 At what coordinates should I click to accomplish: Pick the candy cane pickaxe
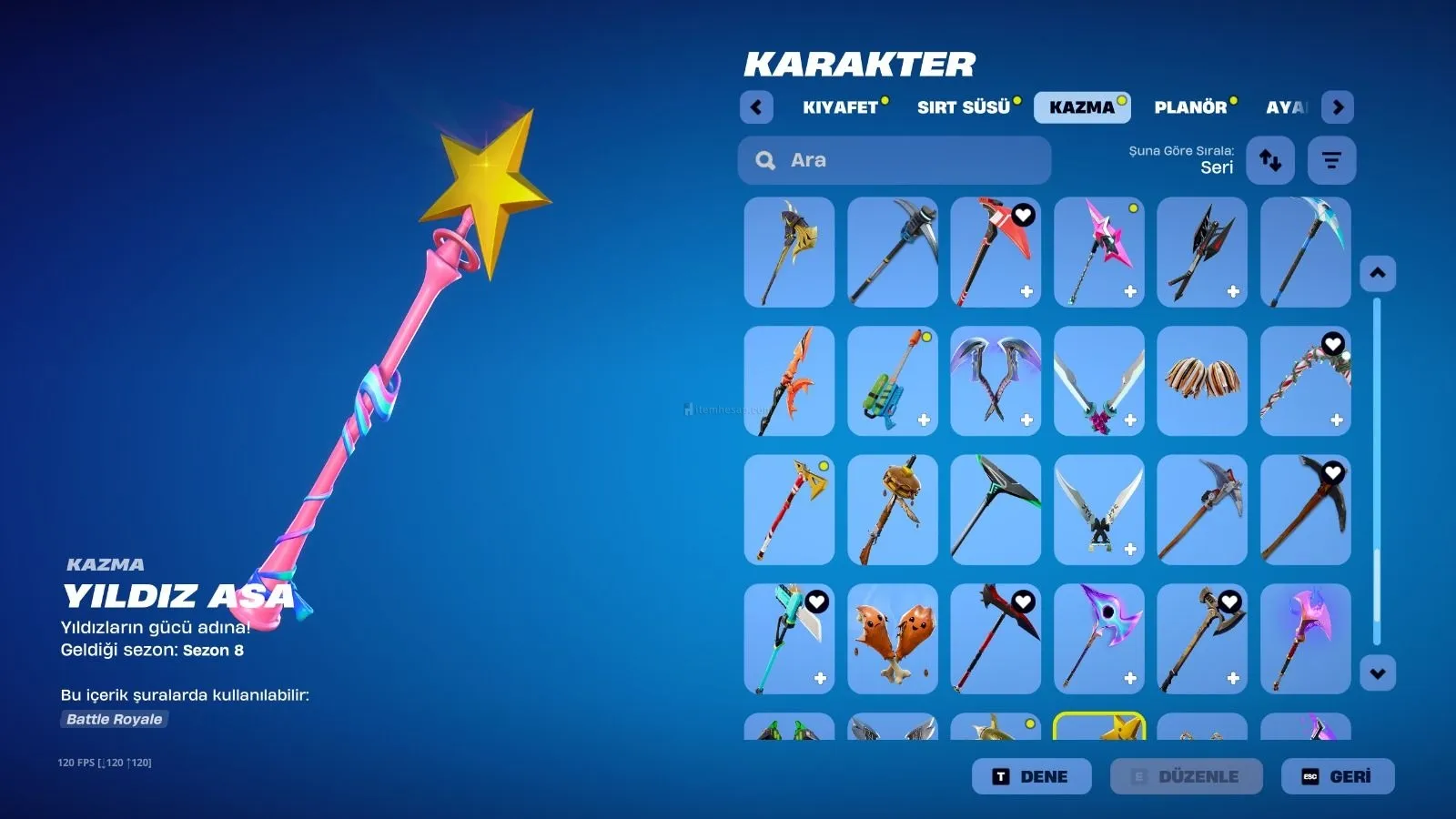(1305, 381)
